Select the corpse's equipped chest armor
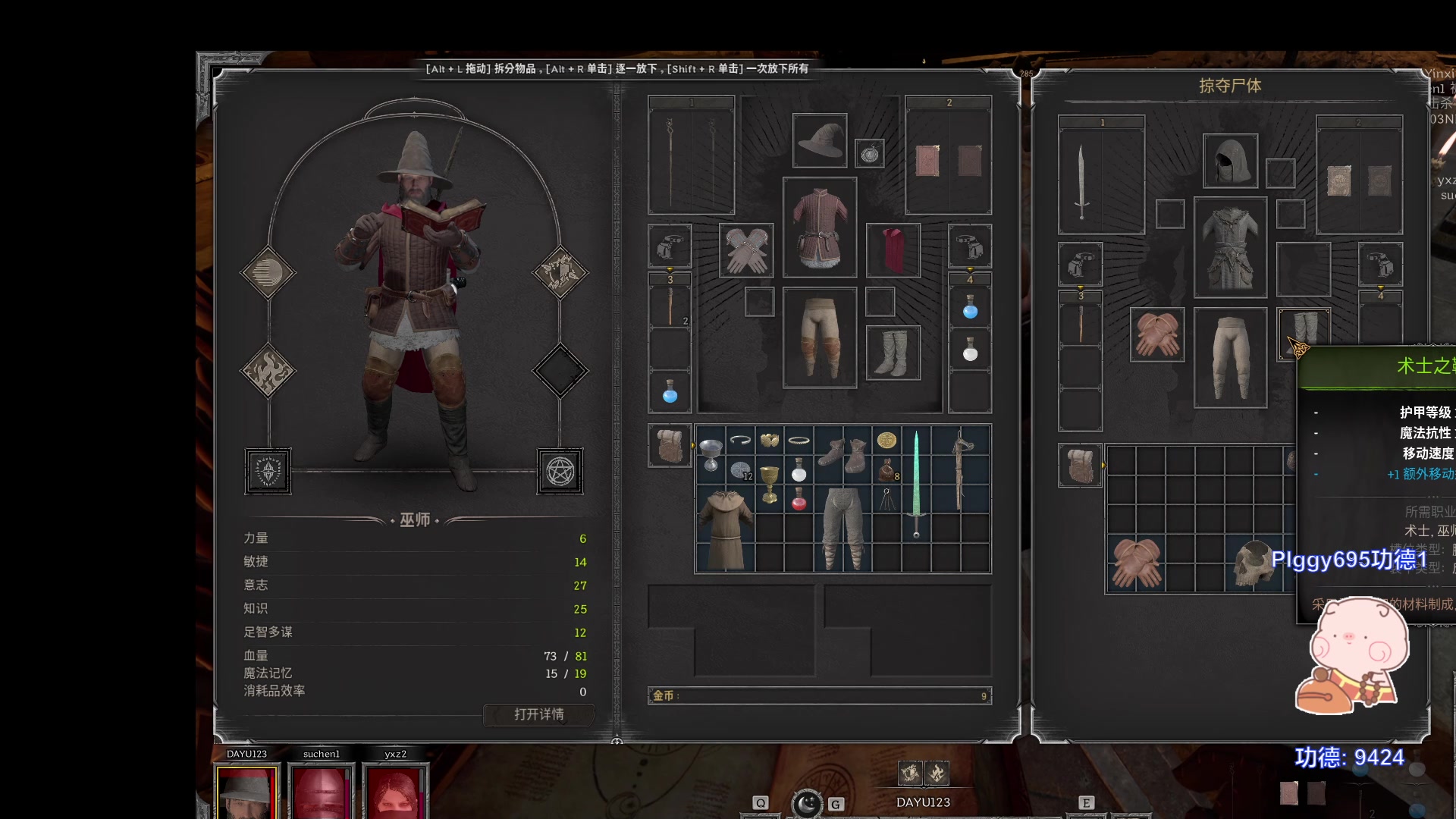Image resolution: width=1456 pixels, height=819 pixels. (x=1230, y=247)
